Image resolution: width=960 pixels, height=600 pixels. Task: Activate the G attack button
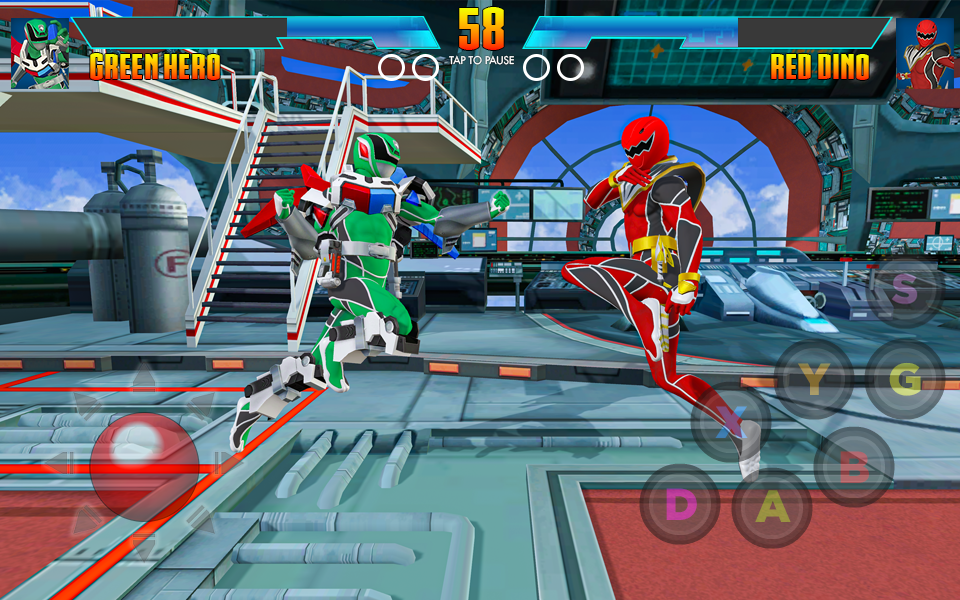[x=904, y=379]
